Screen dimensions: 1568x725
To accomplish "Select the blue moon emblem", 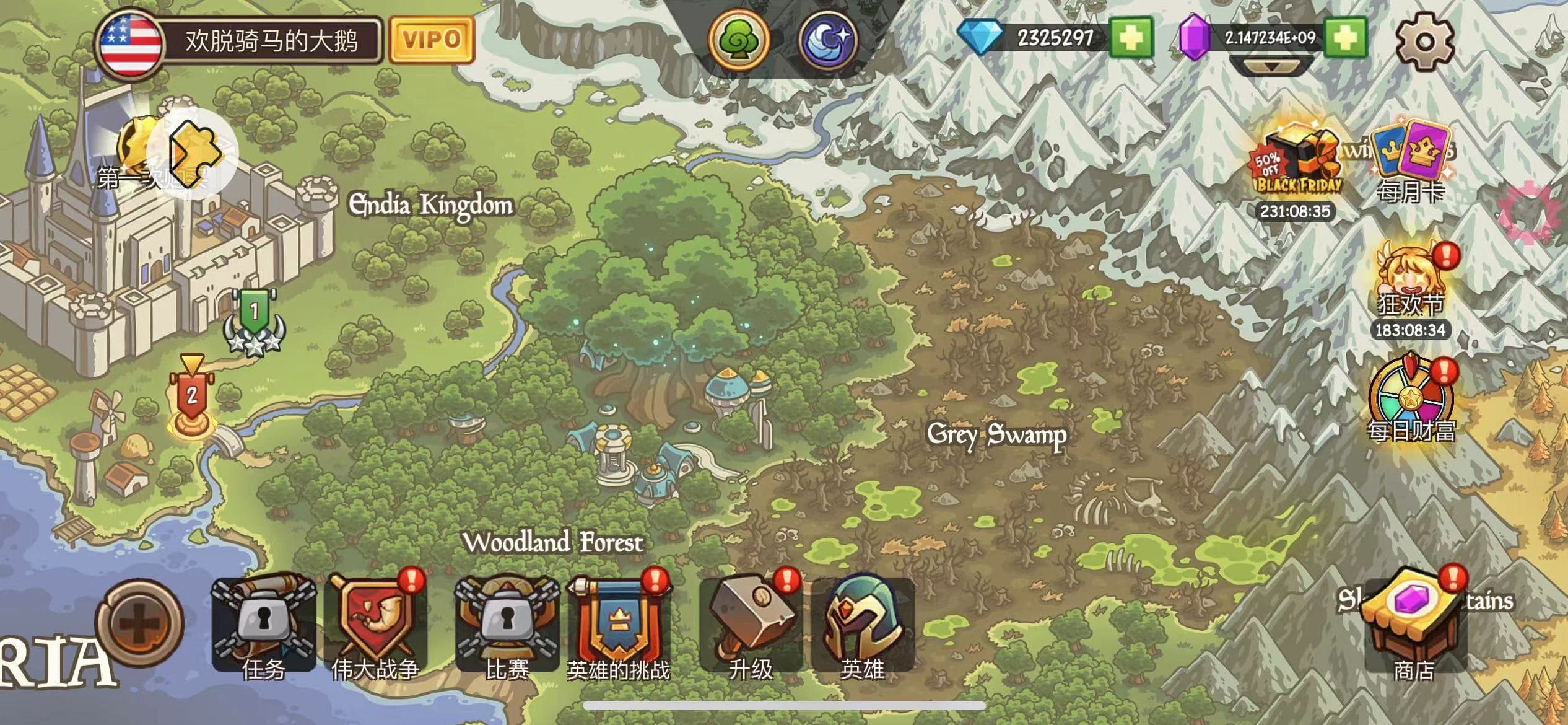I will 829,40.
